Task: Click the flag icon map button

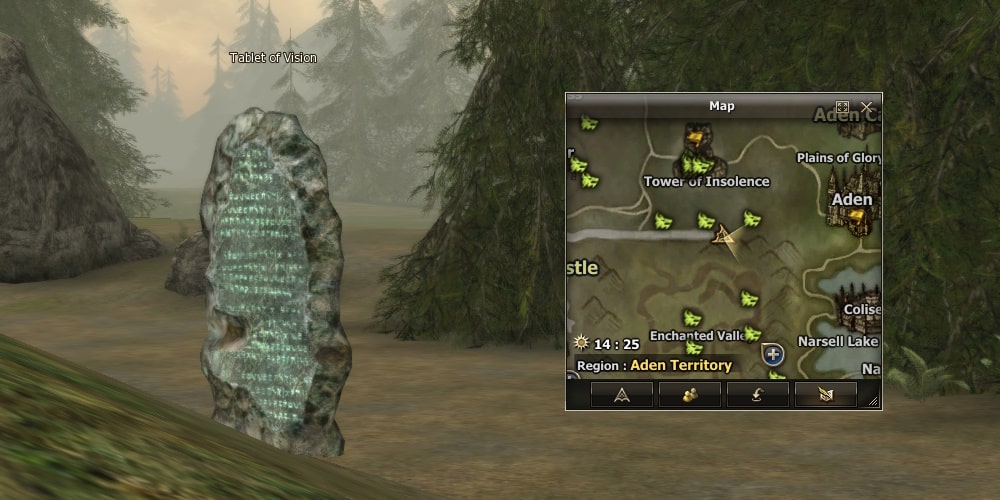Action: click(x=825, y=395)
